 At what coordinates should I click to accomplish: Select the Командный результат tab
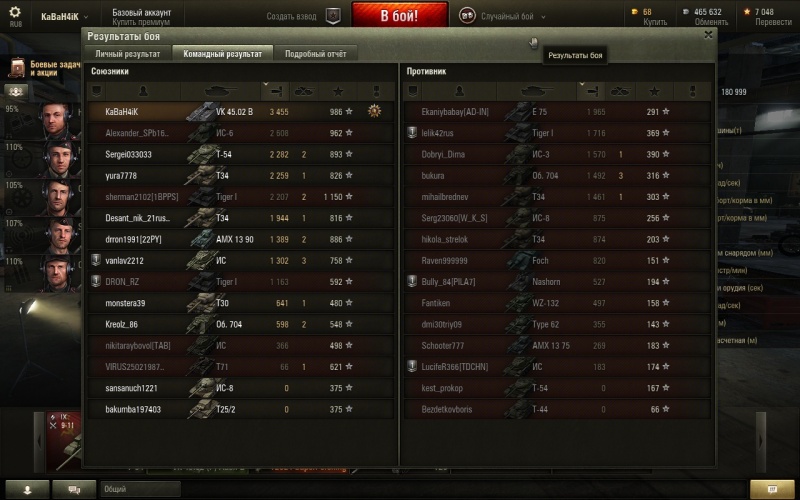tap(222, 54)
